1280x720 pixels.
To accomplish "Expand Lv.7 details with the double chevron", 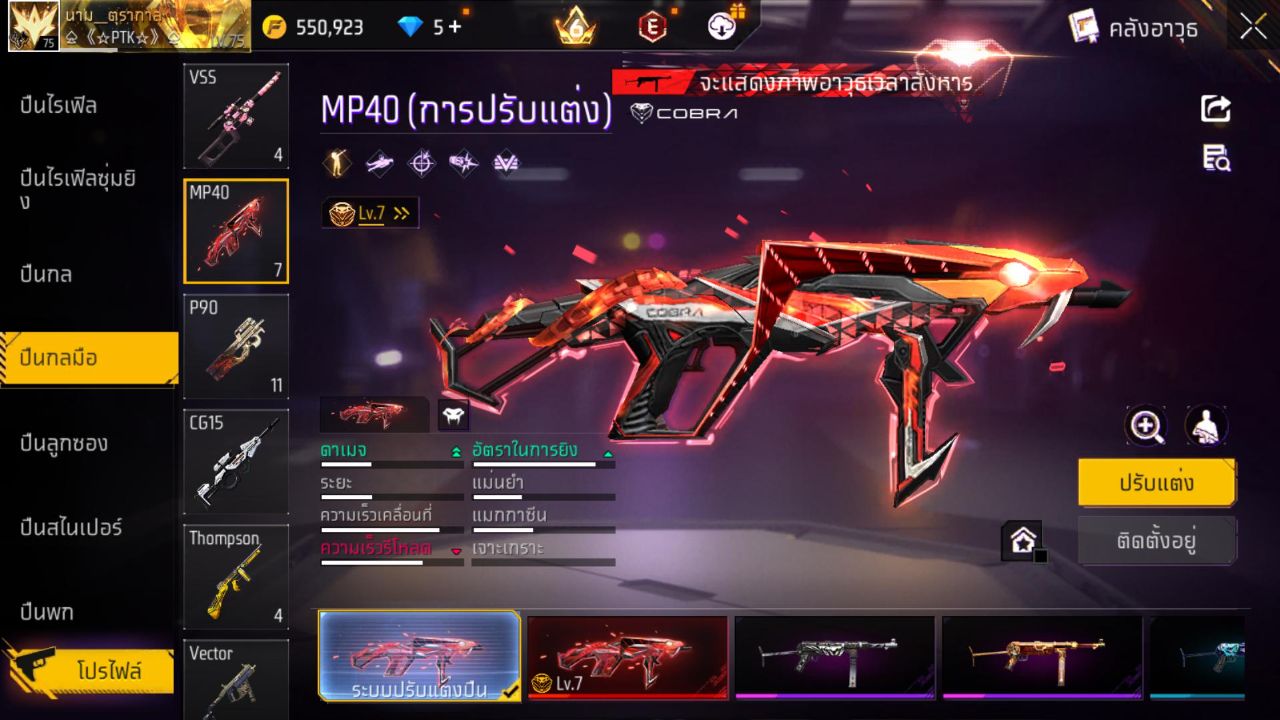I will point(400,212).
